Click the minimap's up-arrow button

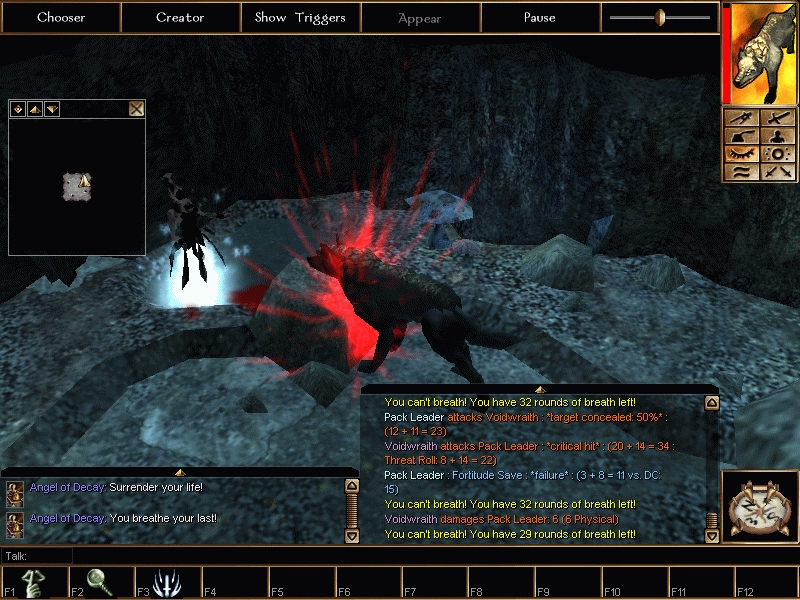tap(34, 108)
